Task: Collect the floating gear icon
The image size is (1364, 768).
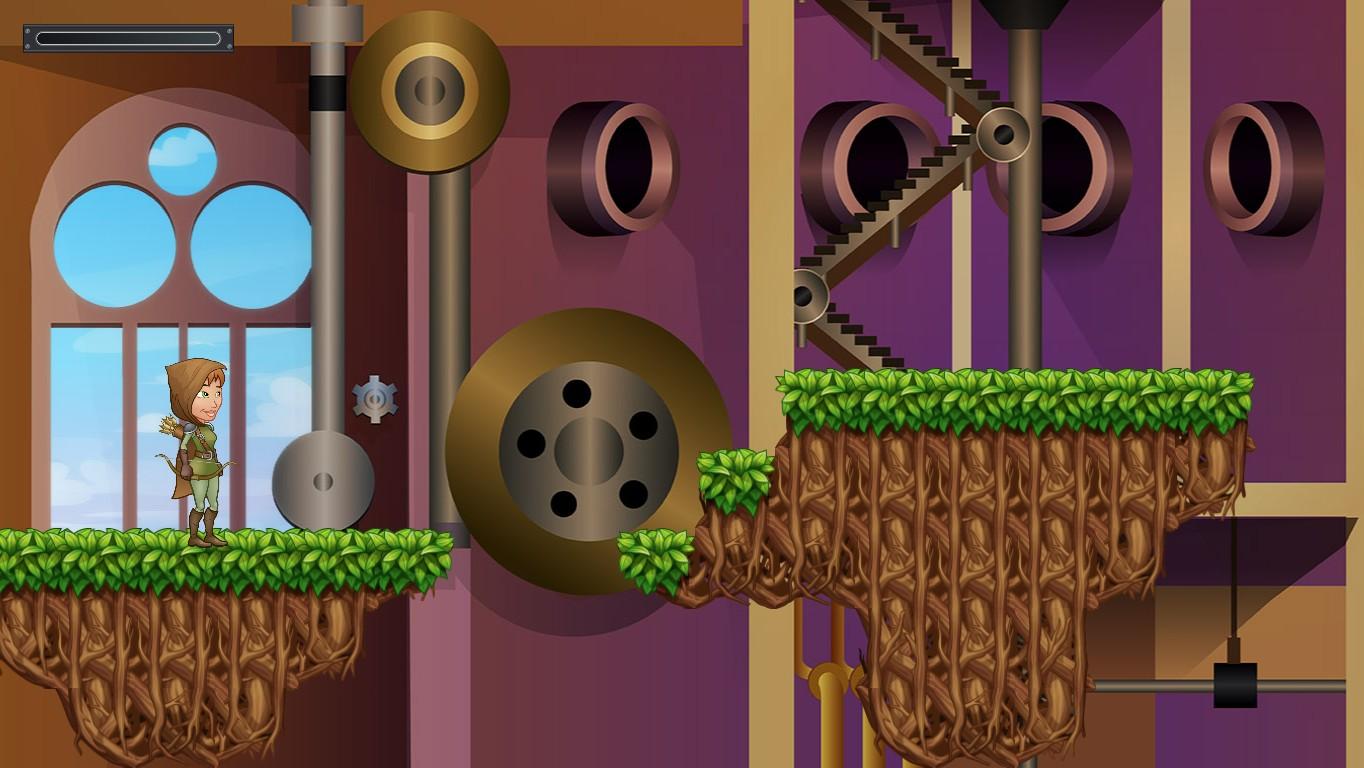Action: click(375, 402)
